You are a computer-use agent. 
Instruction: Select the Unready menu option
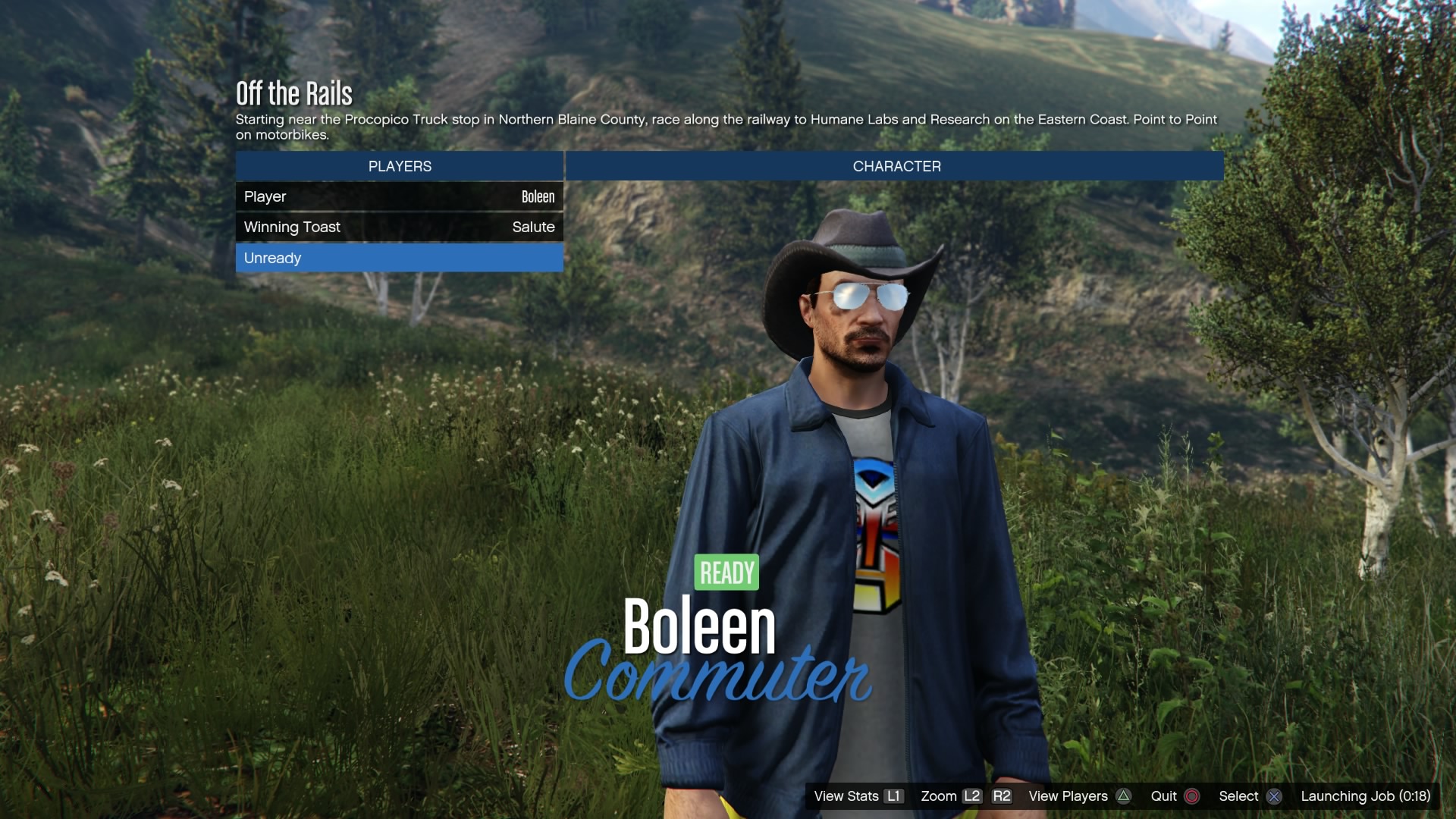399,258
